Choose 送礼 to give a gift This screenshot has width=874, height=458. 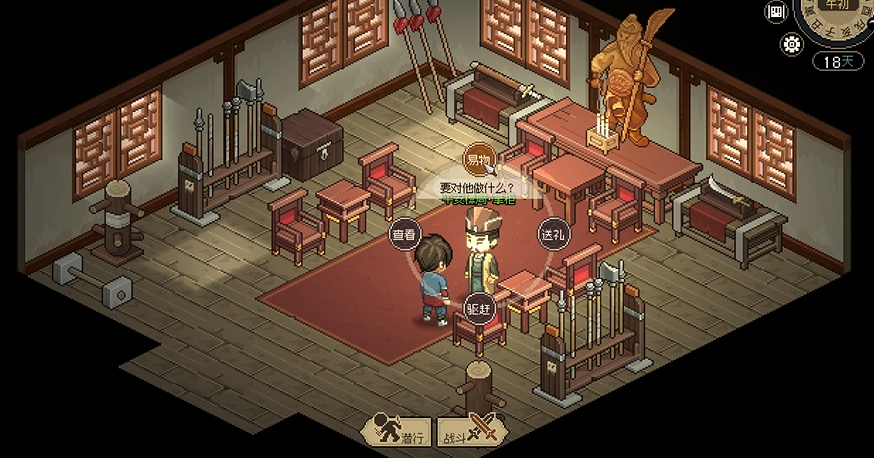[553, 235]
